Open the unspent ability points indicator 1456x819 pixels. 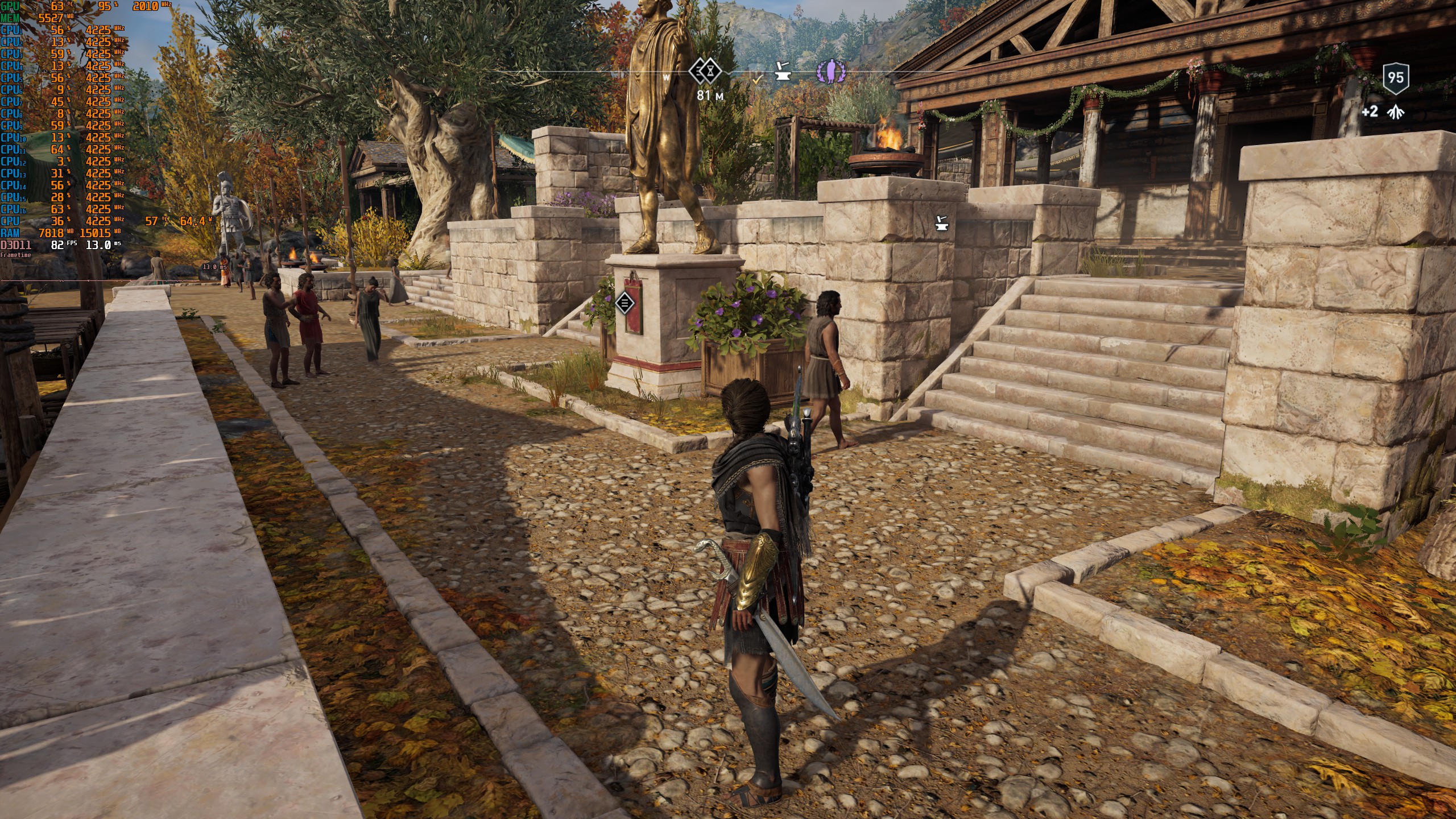click(x=1383, y=111)
